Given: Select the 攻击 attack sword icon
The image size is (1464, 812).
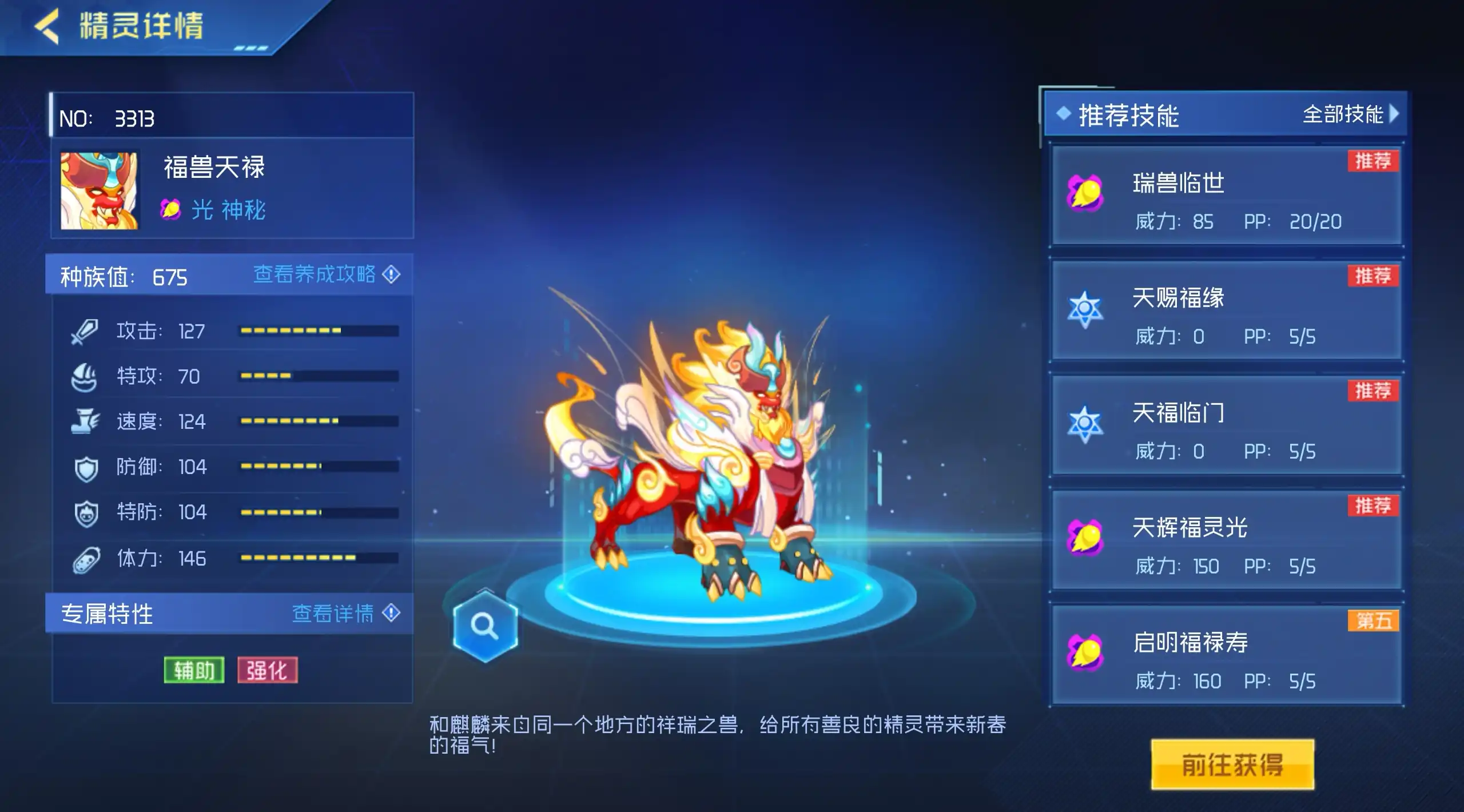Looking at the screenshot, I should coord(85,331).
